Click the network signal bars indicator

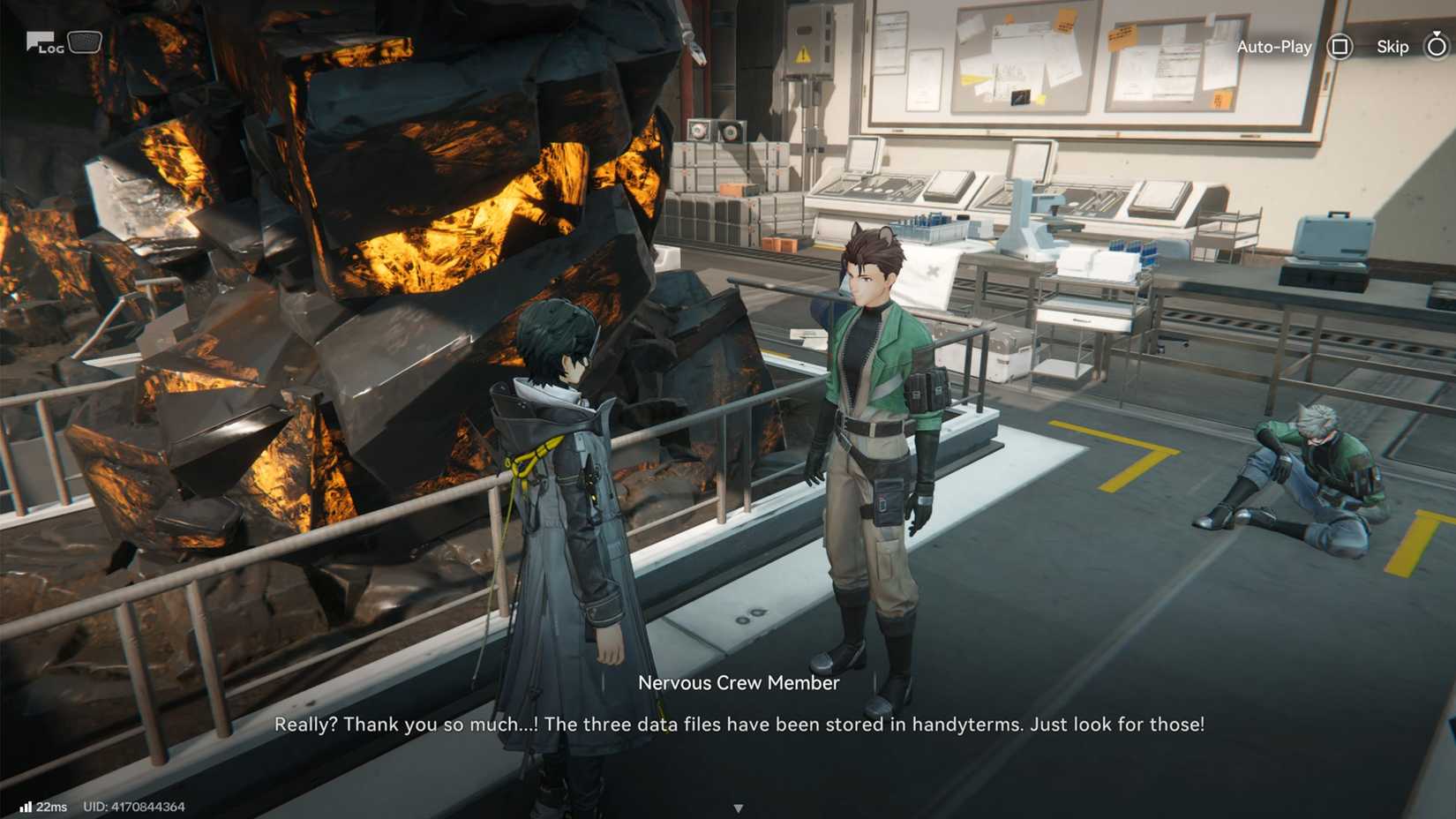(x=25, y=806)
